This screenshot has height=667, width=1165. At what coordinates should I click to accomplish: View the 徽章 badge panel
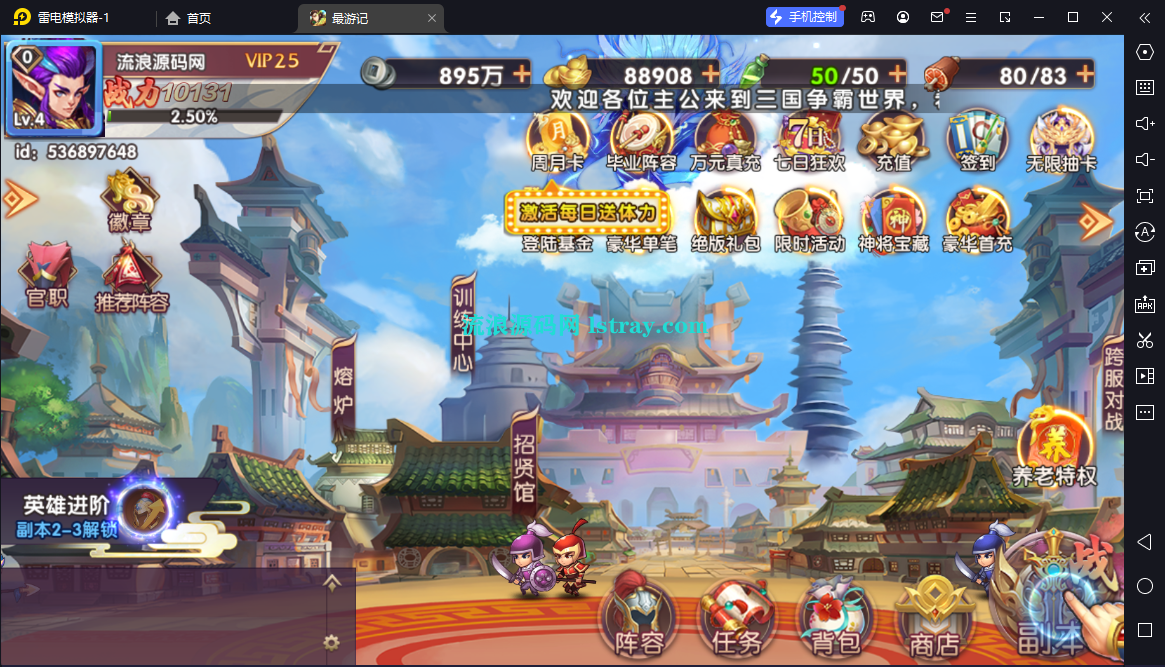(x=128, y=200)
